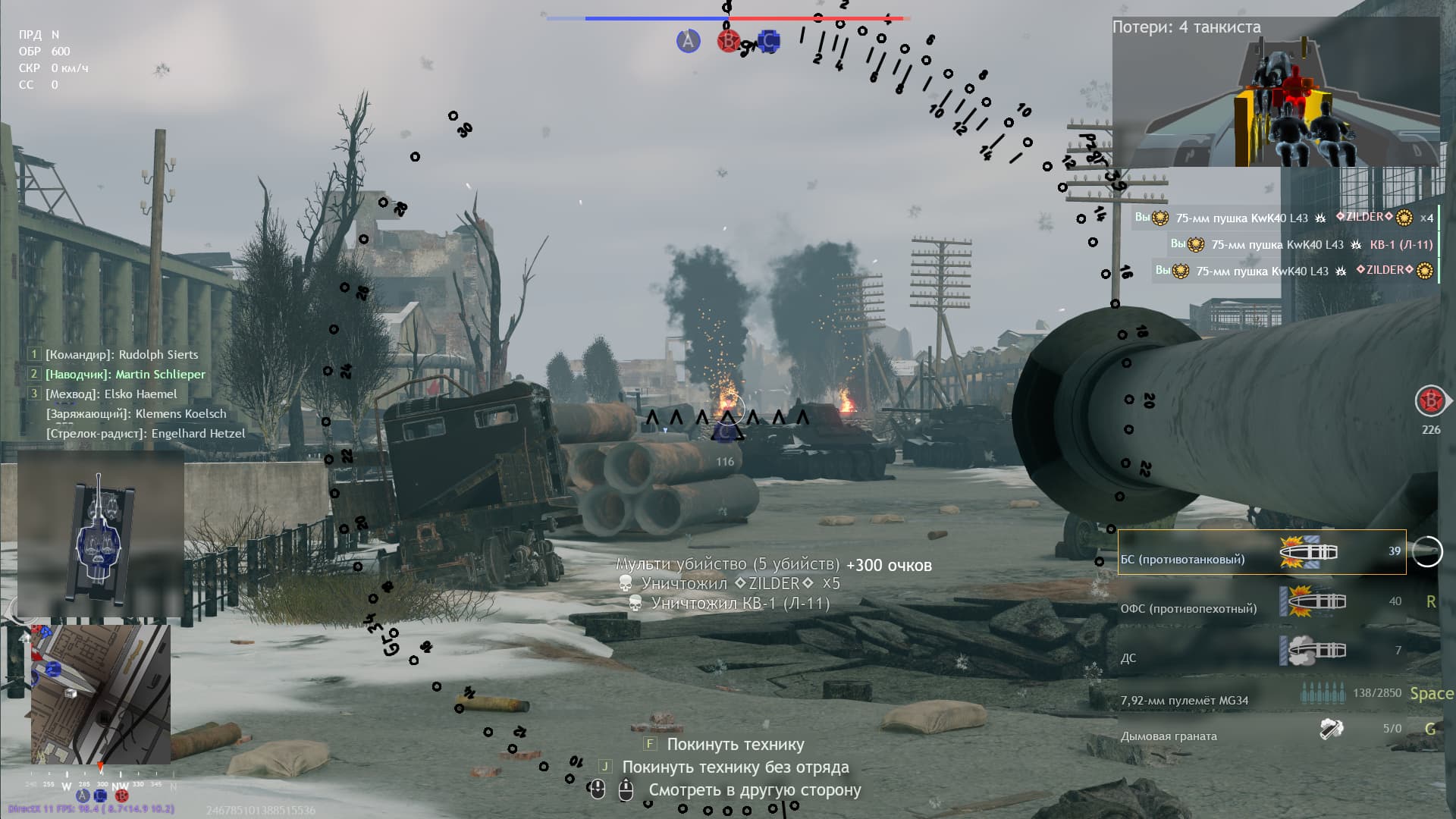Choose driver Elsko Haemel seat
Viewport: 1456px width, 819px height.
(111, 394)
